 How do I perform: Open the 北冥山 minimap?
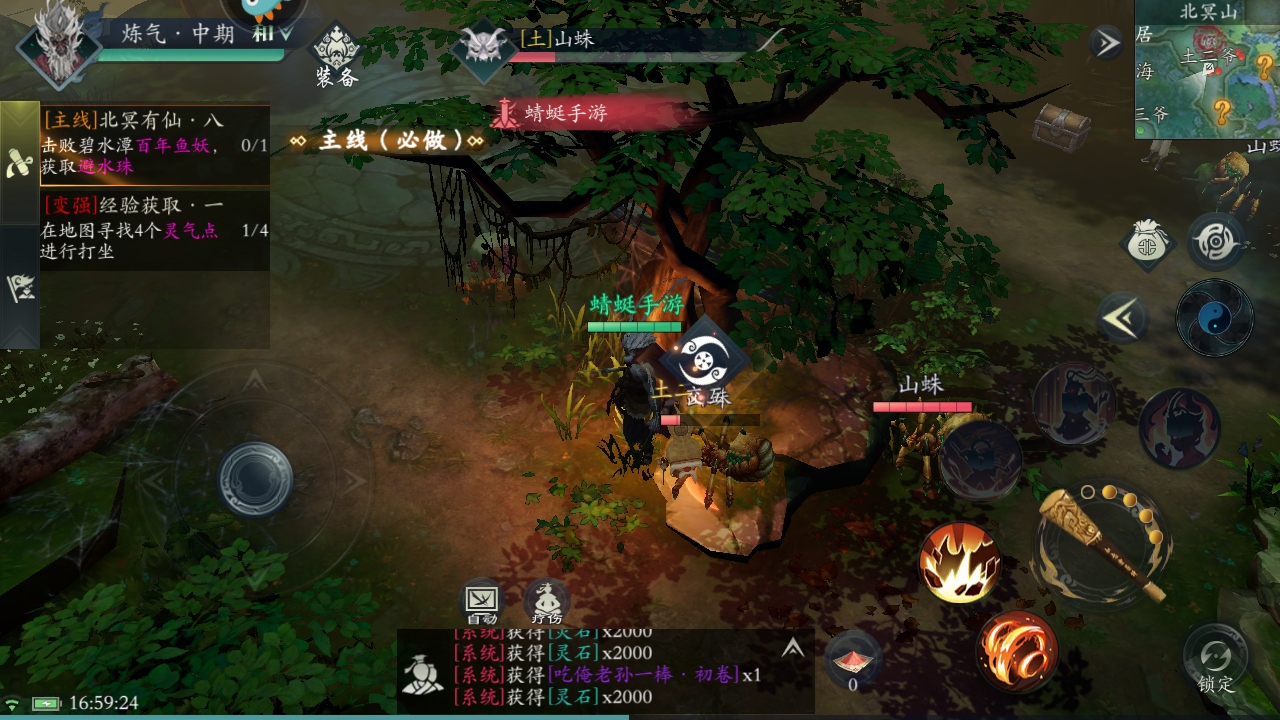tap(1207, 70)
